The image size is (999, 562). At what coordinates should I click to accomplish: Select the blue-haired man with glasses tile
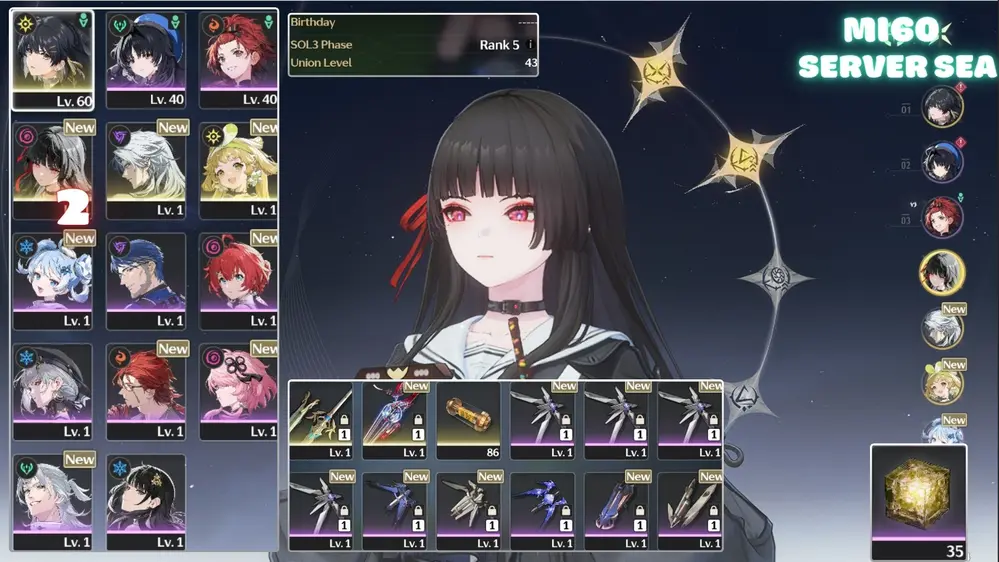tap(146, 279)
